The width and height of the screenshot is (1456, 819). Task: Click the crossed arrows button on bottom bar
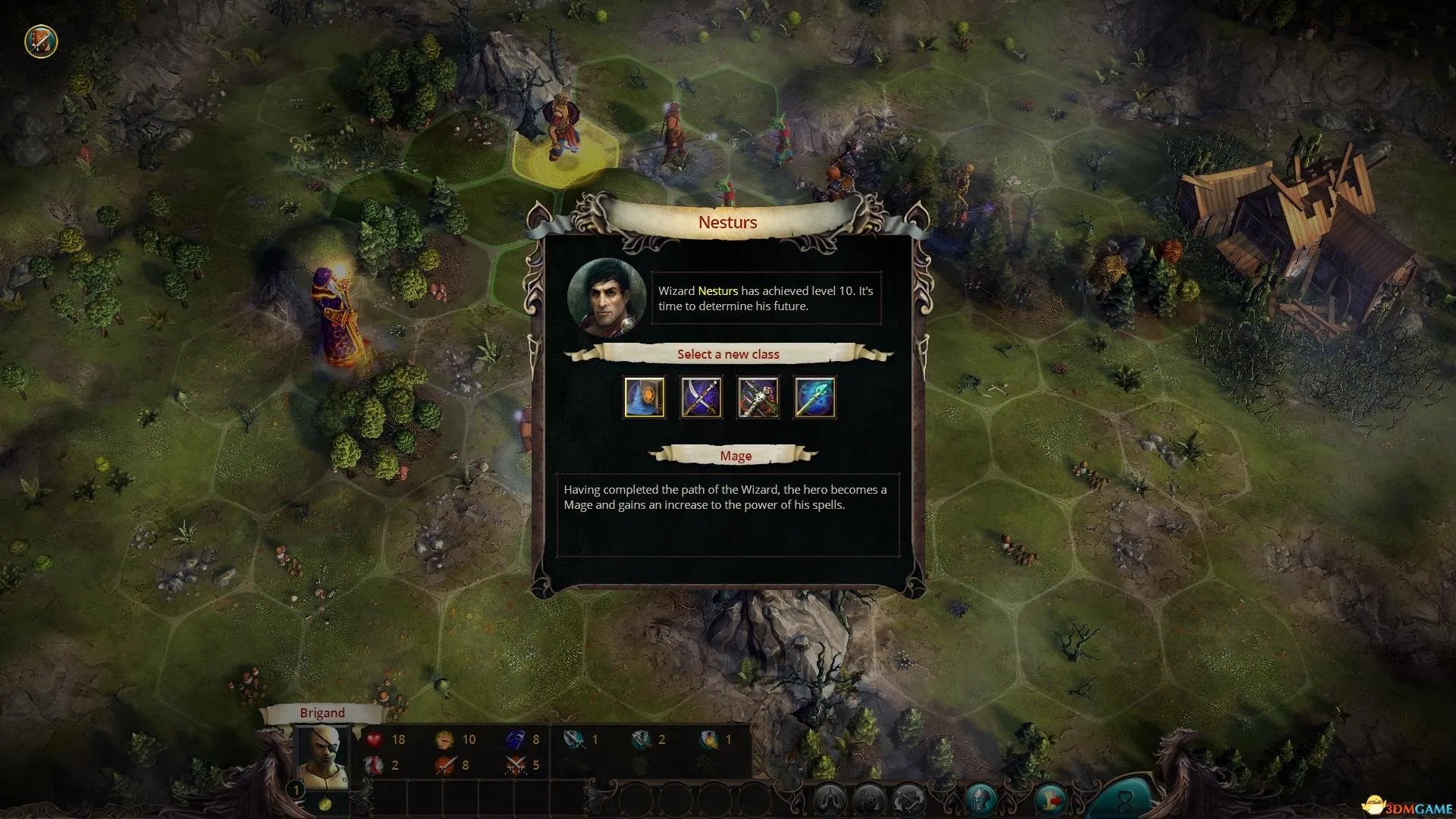908,799
